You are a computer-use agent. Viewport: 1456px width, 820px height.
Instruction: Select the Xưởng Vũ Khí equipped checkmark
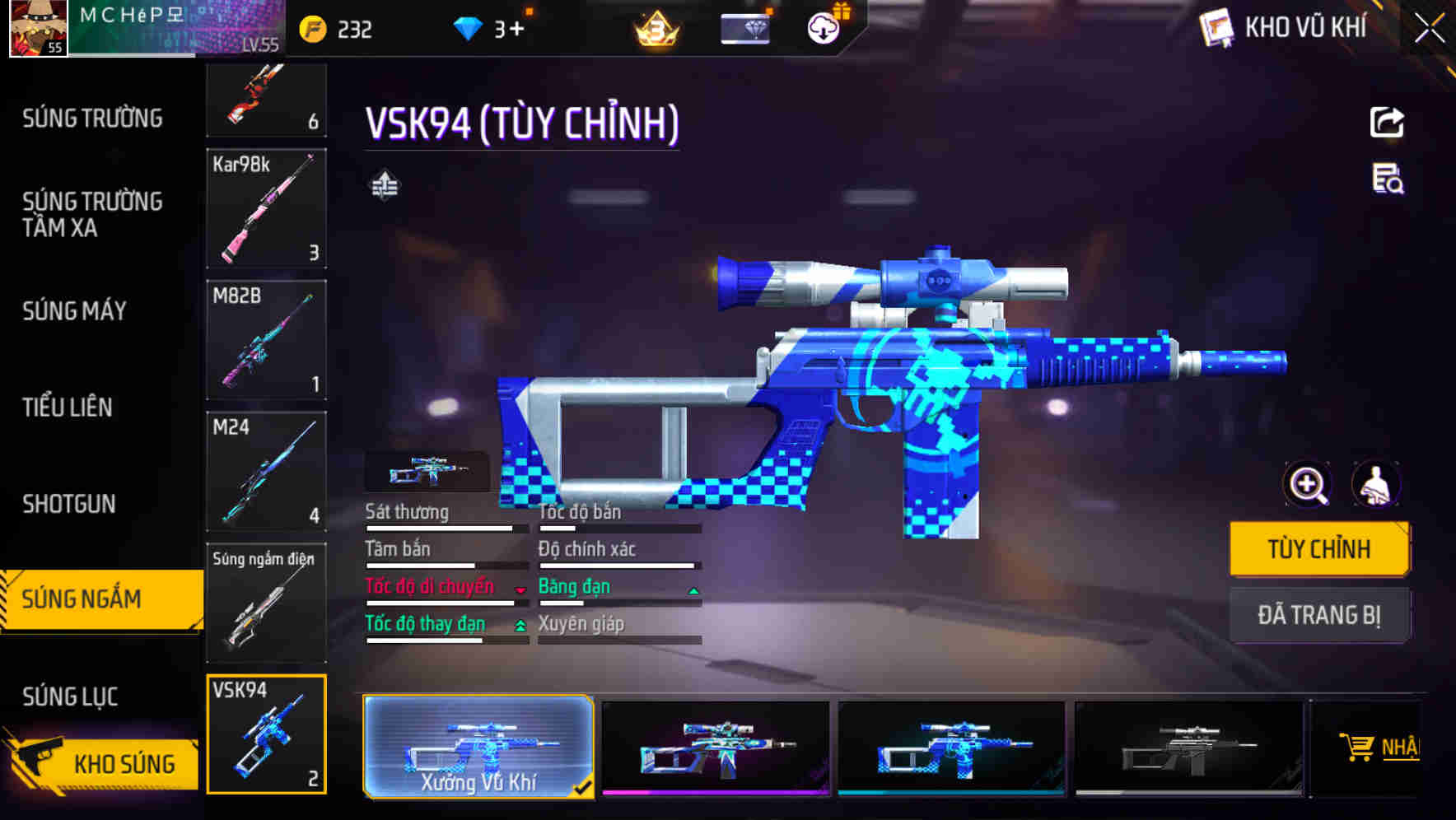coord(585,788)
